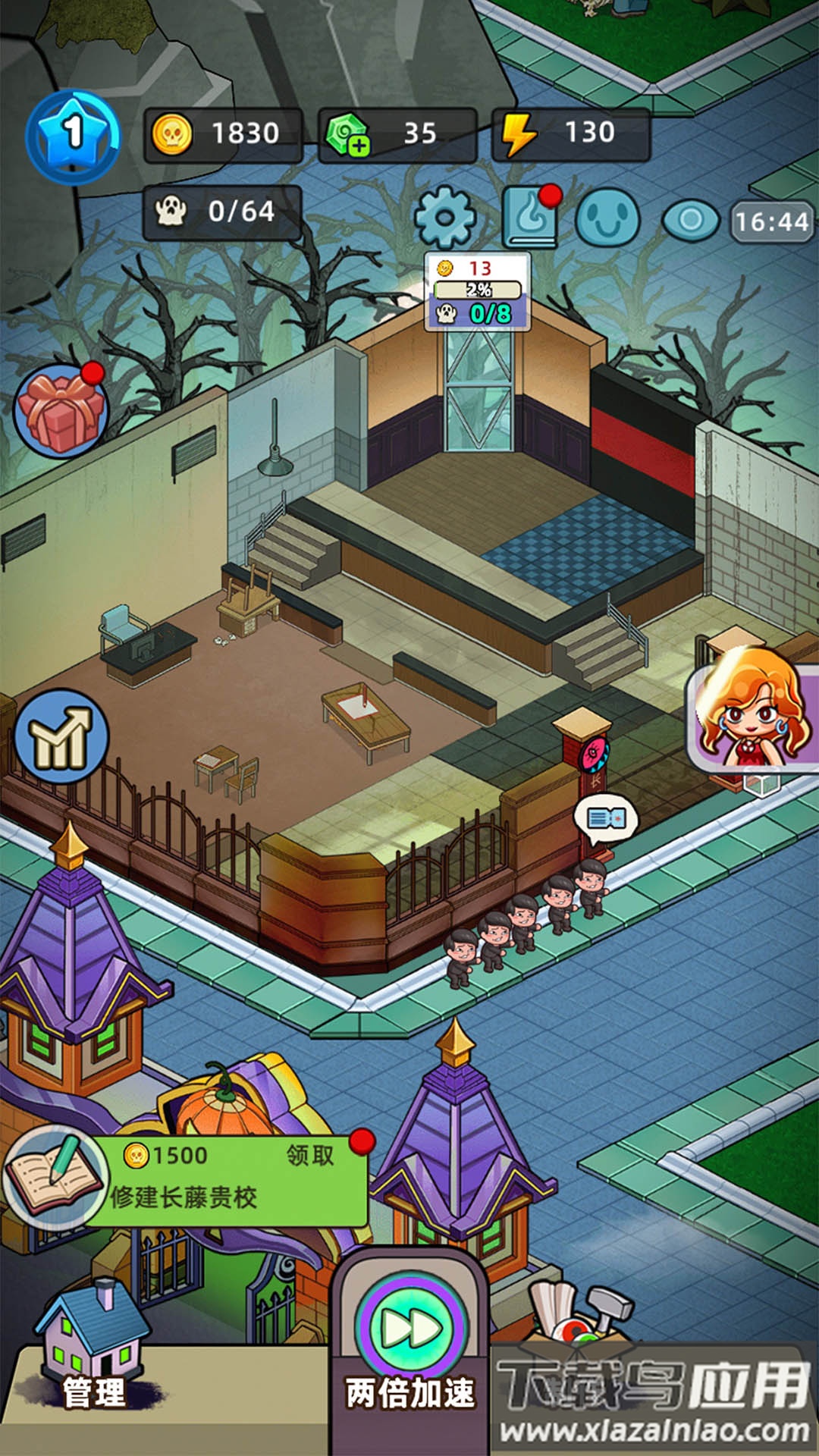
Task: Claim the 1500 coin quest reward
Action: [309, 1155]
